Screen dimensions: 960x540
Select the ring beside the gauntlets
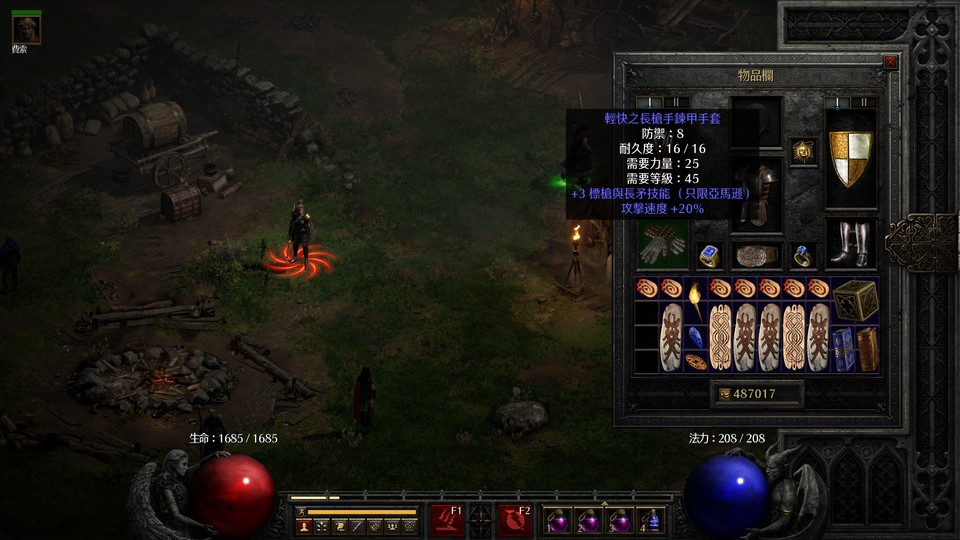point(709,256)
